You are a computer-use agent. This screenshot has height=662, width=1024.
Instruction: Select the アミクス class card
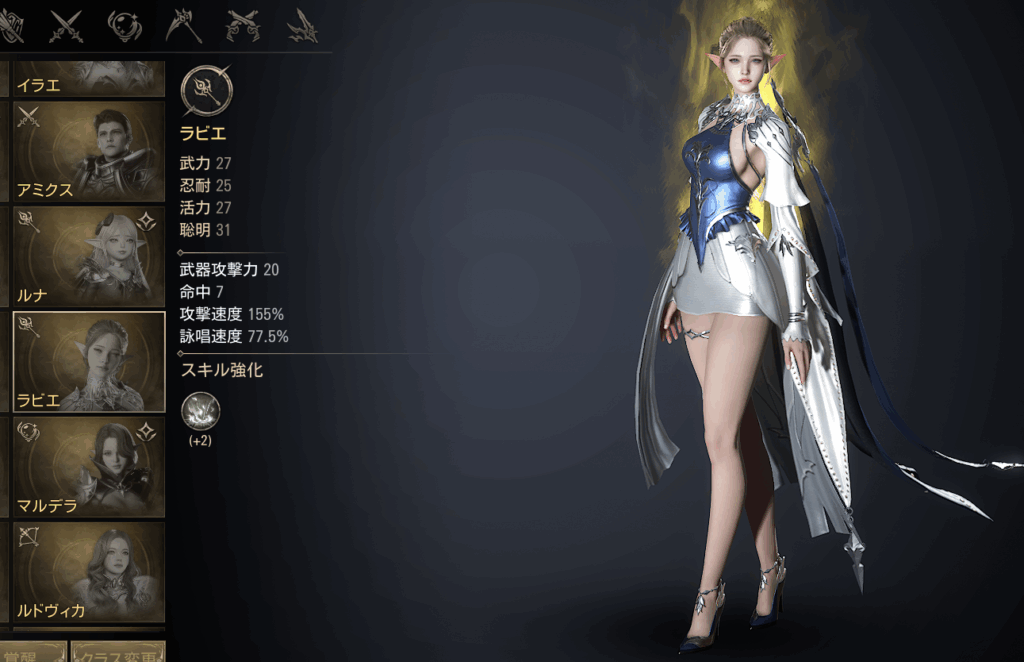coord(88,150)
